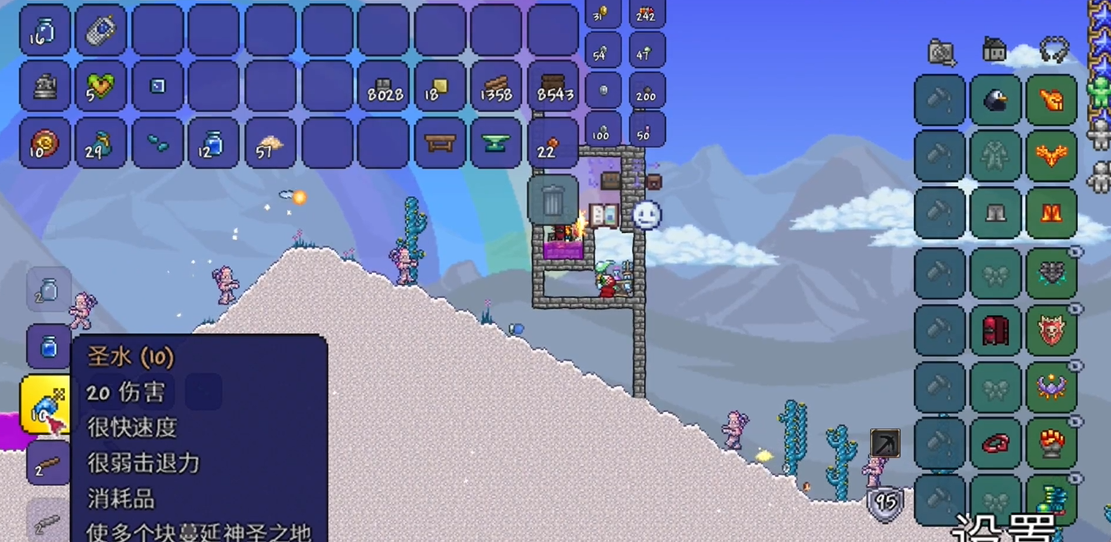Select the red leggings armor slot
Image resolution: width=1111 pixels, height=542 pixels.
pos(1052,213)
